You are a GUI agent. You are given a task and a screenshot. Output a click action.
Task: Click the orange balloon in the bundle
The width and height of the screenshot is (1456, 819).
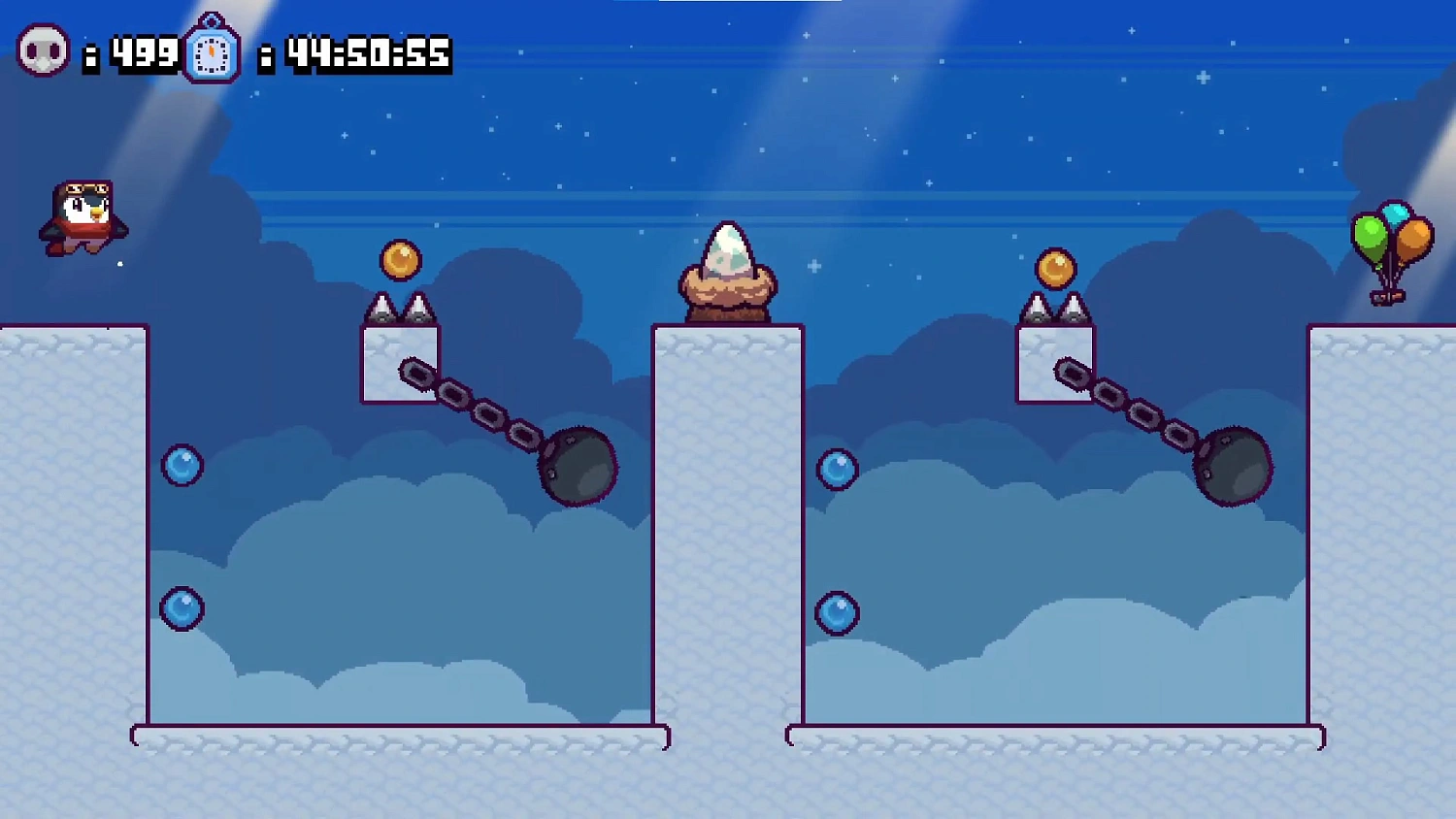click(1414, 238)
